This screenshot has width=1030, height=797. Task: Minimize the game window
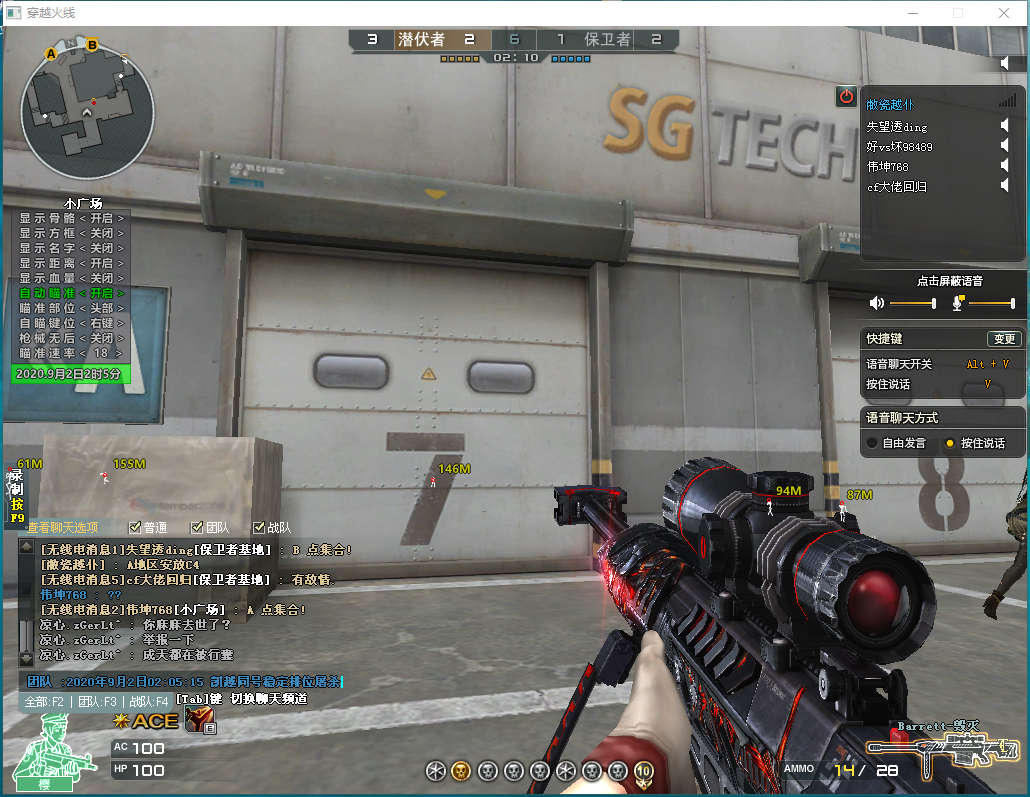pyautogui.click(x=911, y=13)
